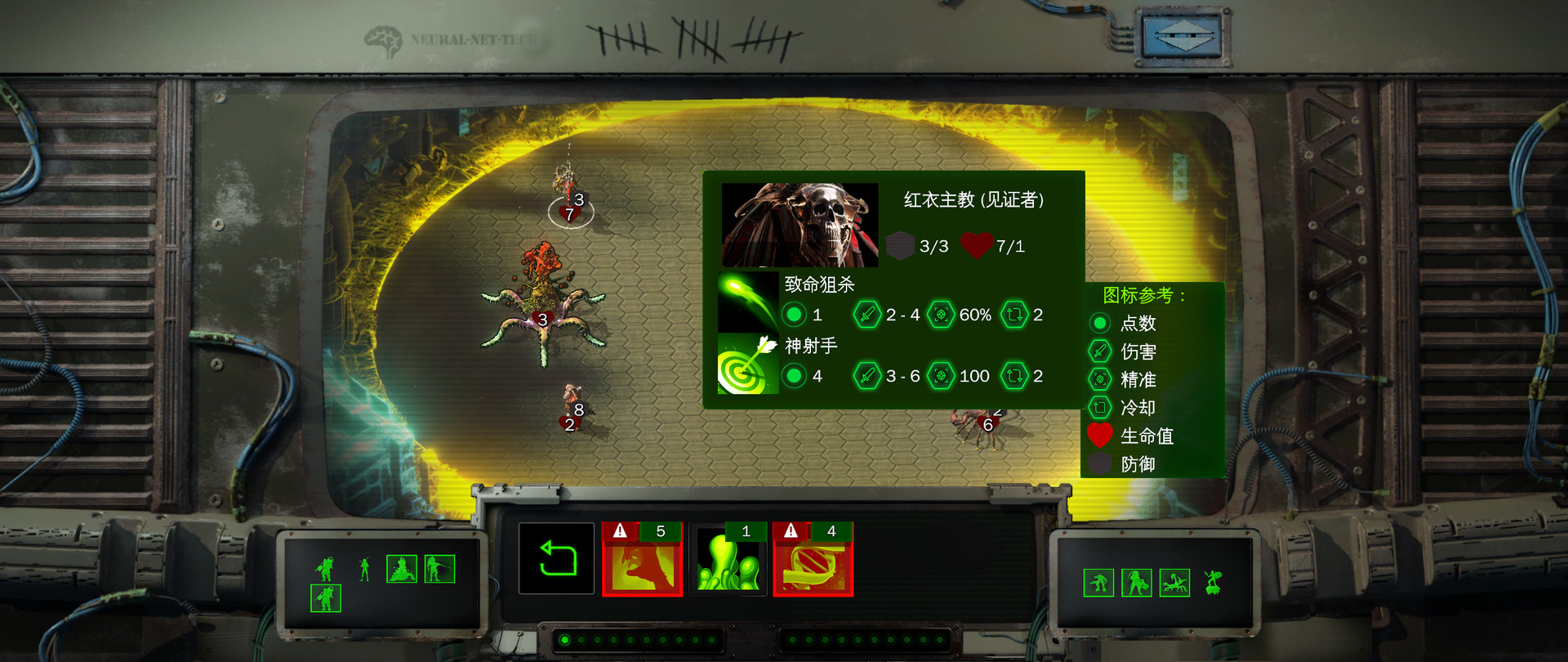1568x662 pixels.
Task: Select the shield-bearing enemy unit icon
Action: click(x=1136, y=584)
